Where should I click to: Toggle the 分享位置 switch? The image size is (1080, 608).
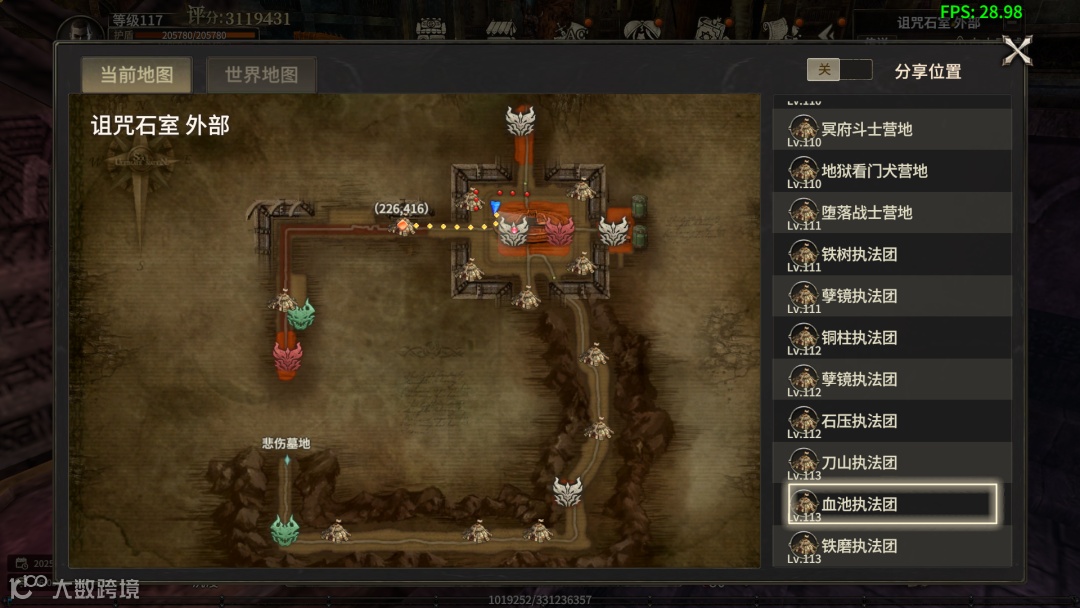point(839,70)
